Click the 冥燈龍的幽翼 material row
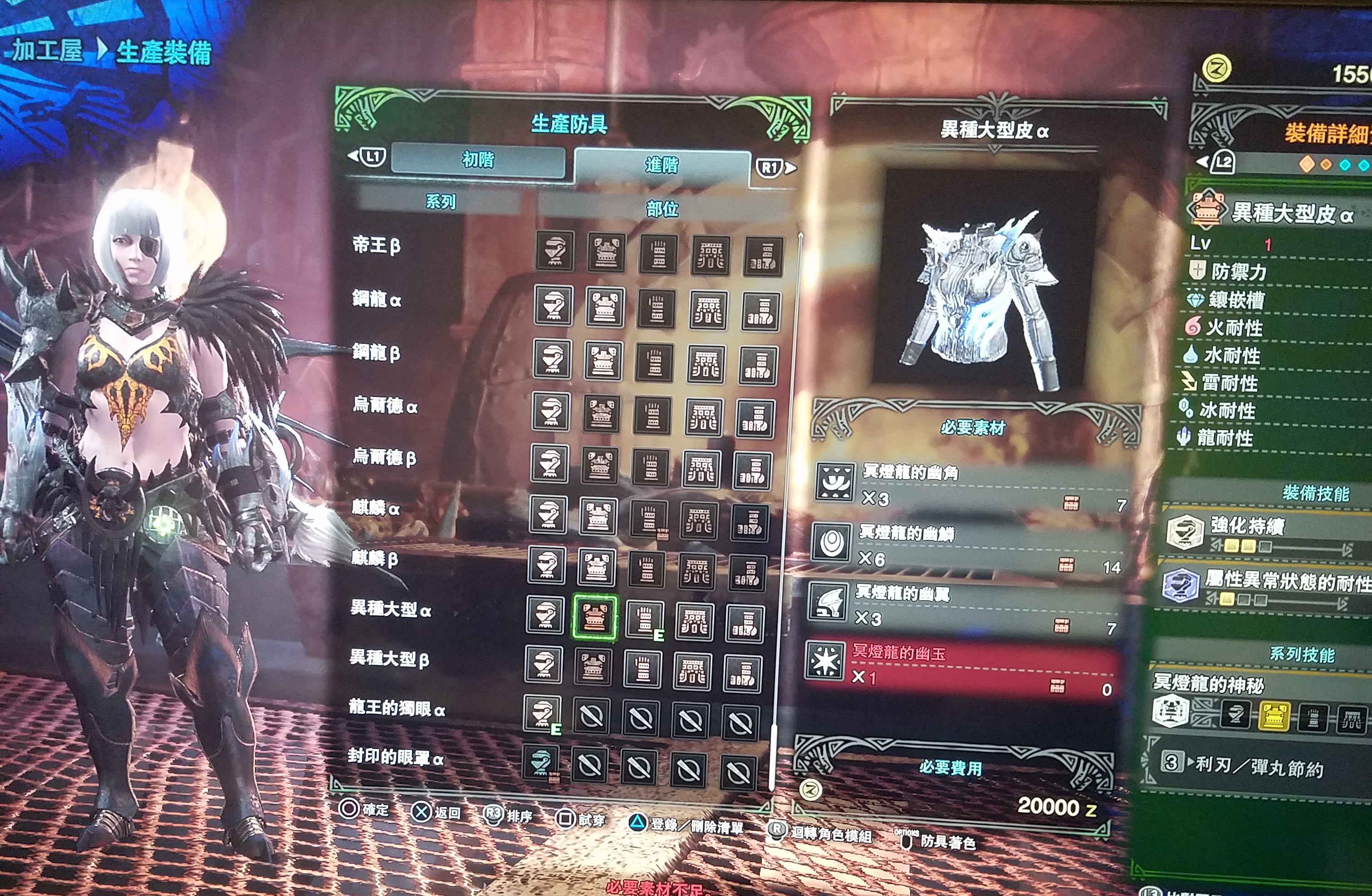 tap(964, 605)
